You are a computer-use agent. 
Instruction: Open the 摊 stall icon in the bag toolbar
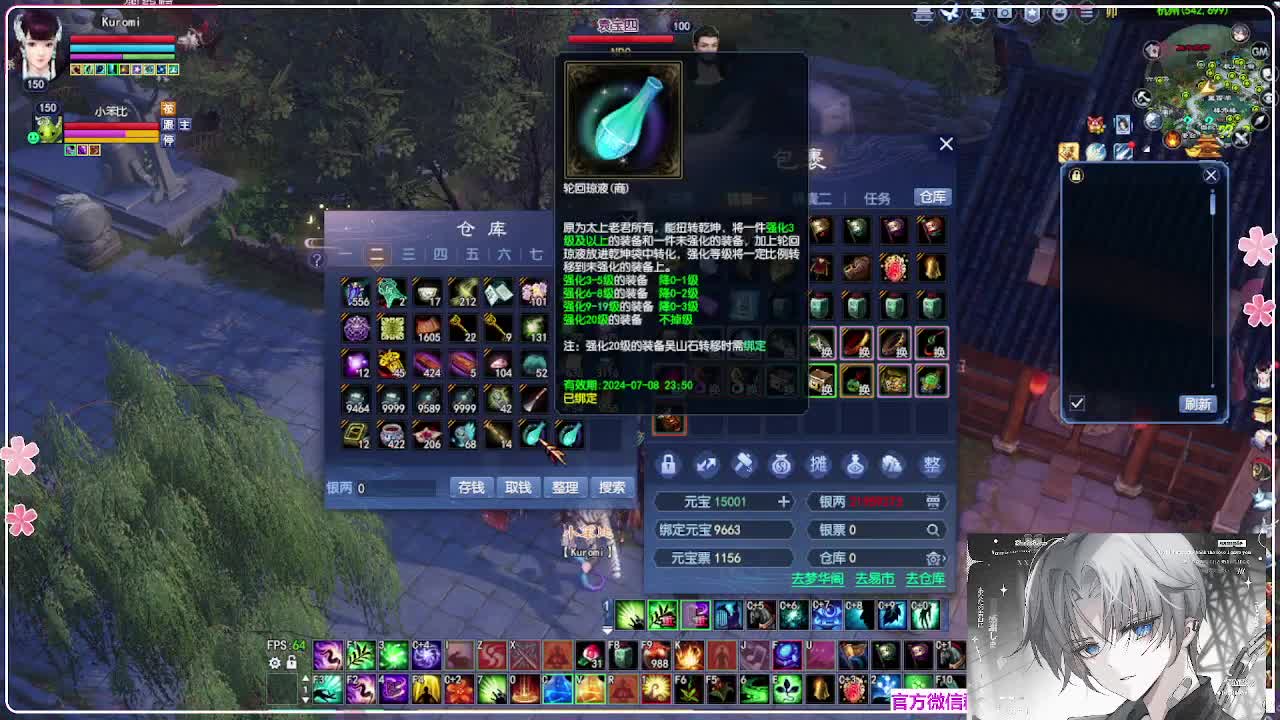click(820, 465)
